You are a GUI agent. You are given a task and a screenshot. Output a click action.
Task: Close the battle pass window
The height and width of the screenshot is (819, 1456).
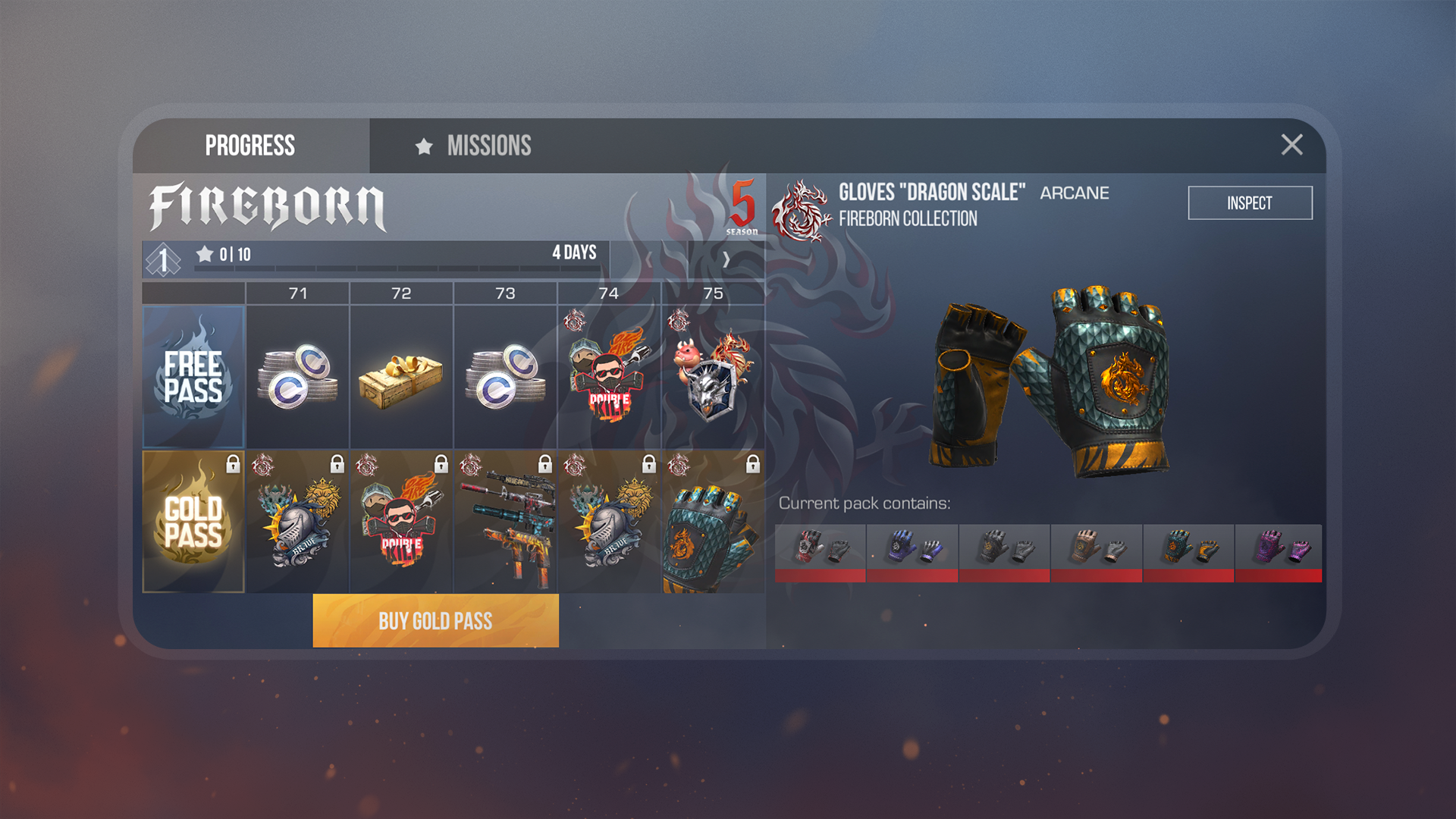click(x=1291, y=145)
